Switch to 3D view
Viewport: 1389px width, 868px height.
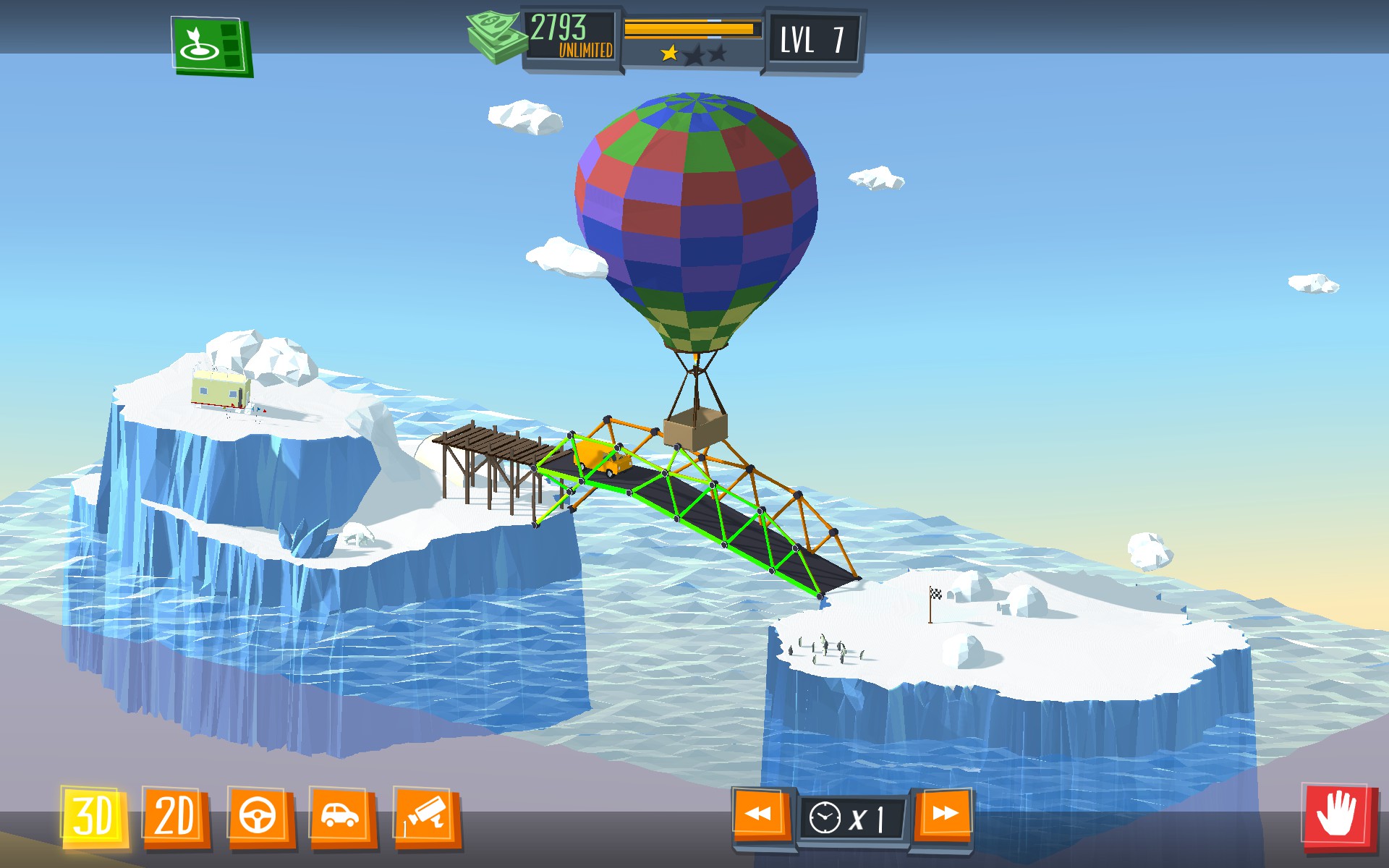94,817
